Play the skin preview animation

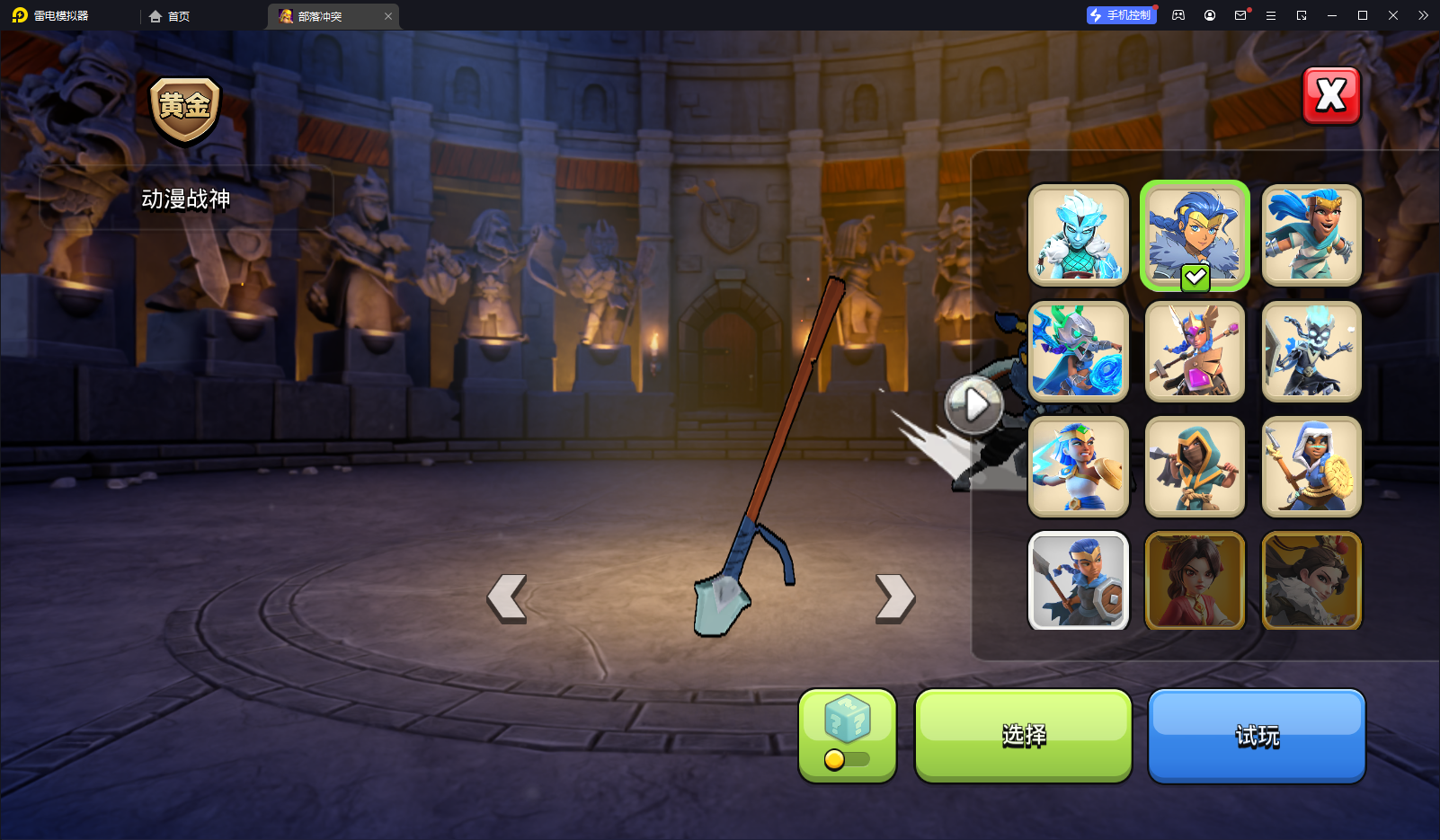[x=974, y=405]
